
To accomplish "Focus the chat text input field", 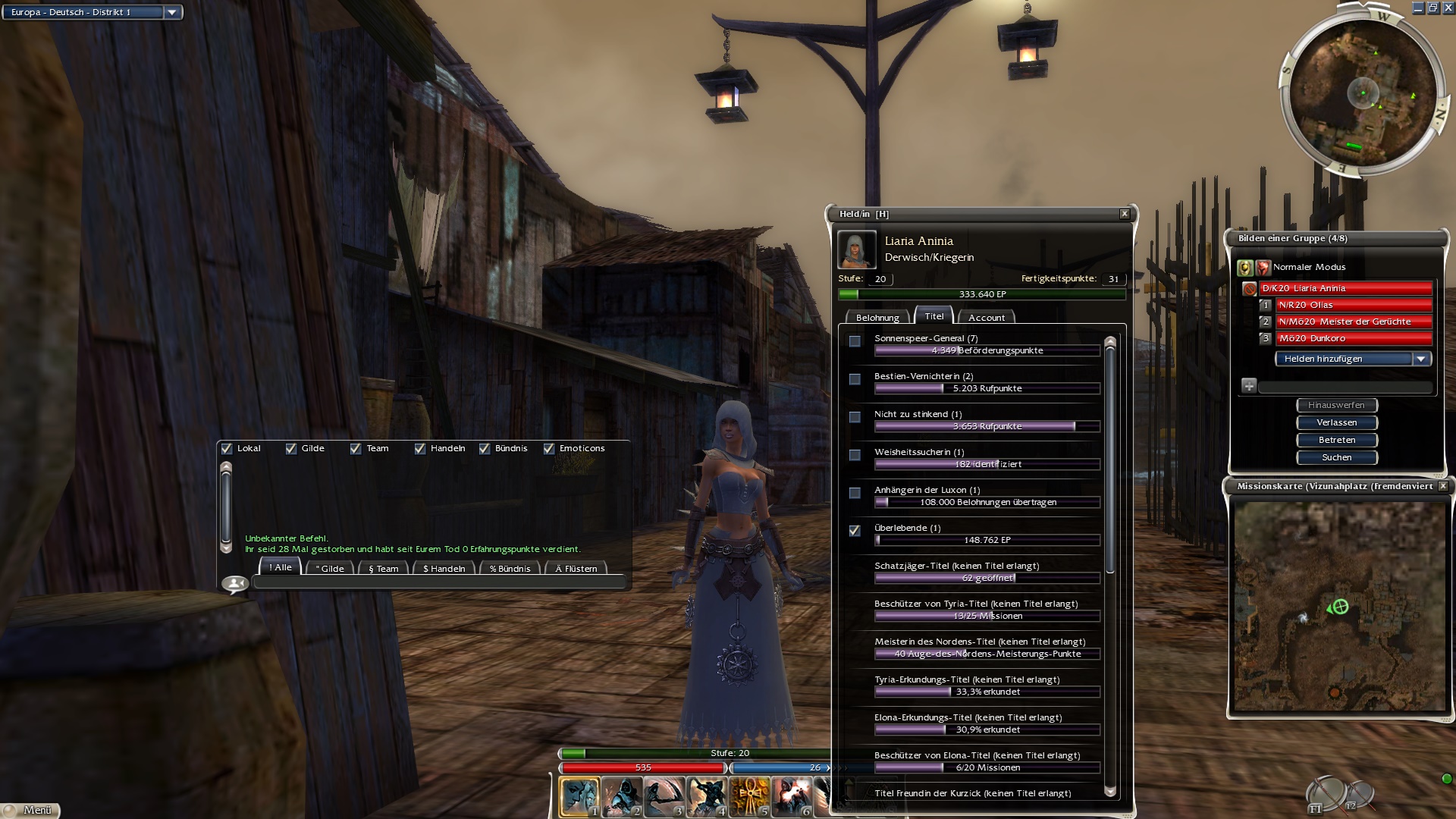I will (x=438, y=582).
